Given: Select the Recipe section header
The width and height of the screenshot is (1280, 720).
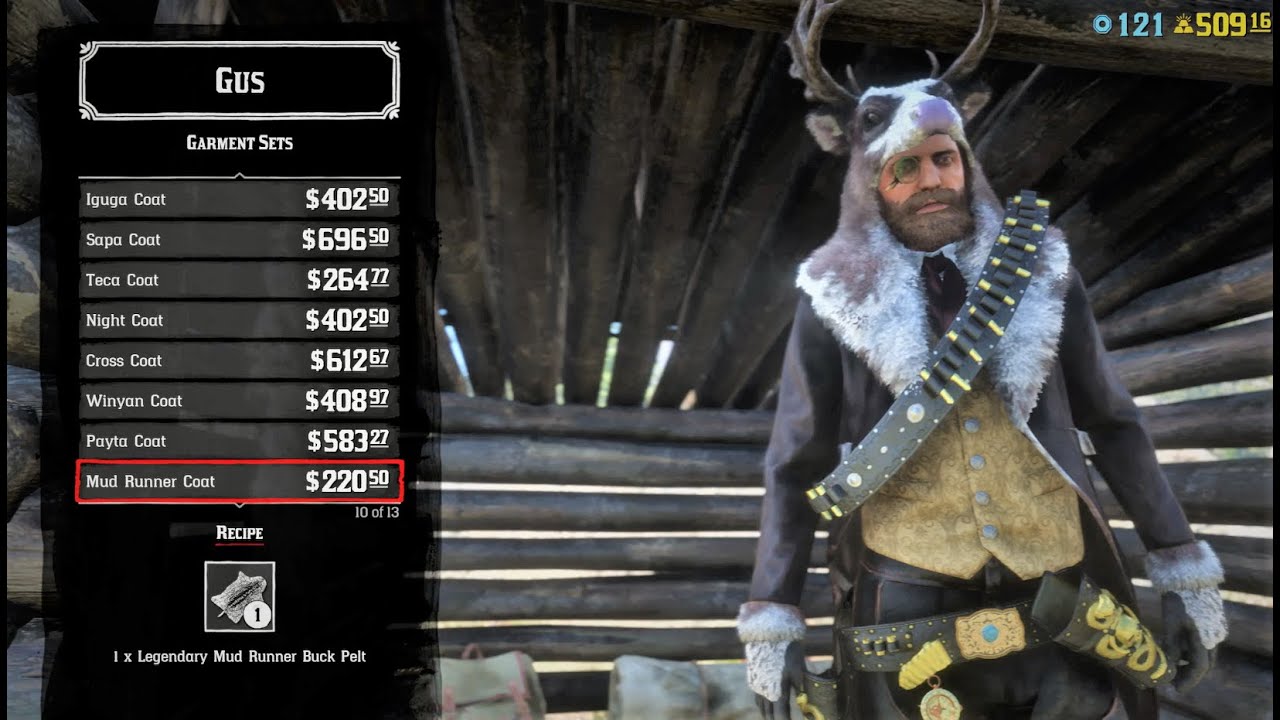Looking at the screenshot, I should [x=239, y=533].
